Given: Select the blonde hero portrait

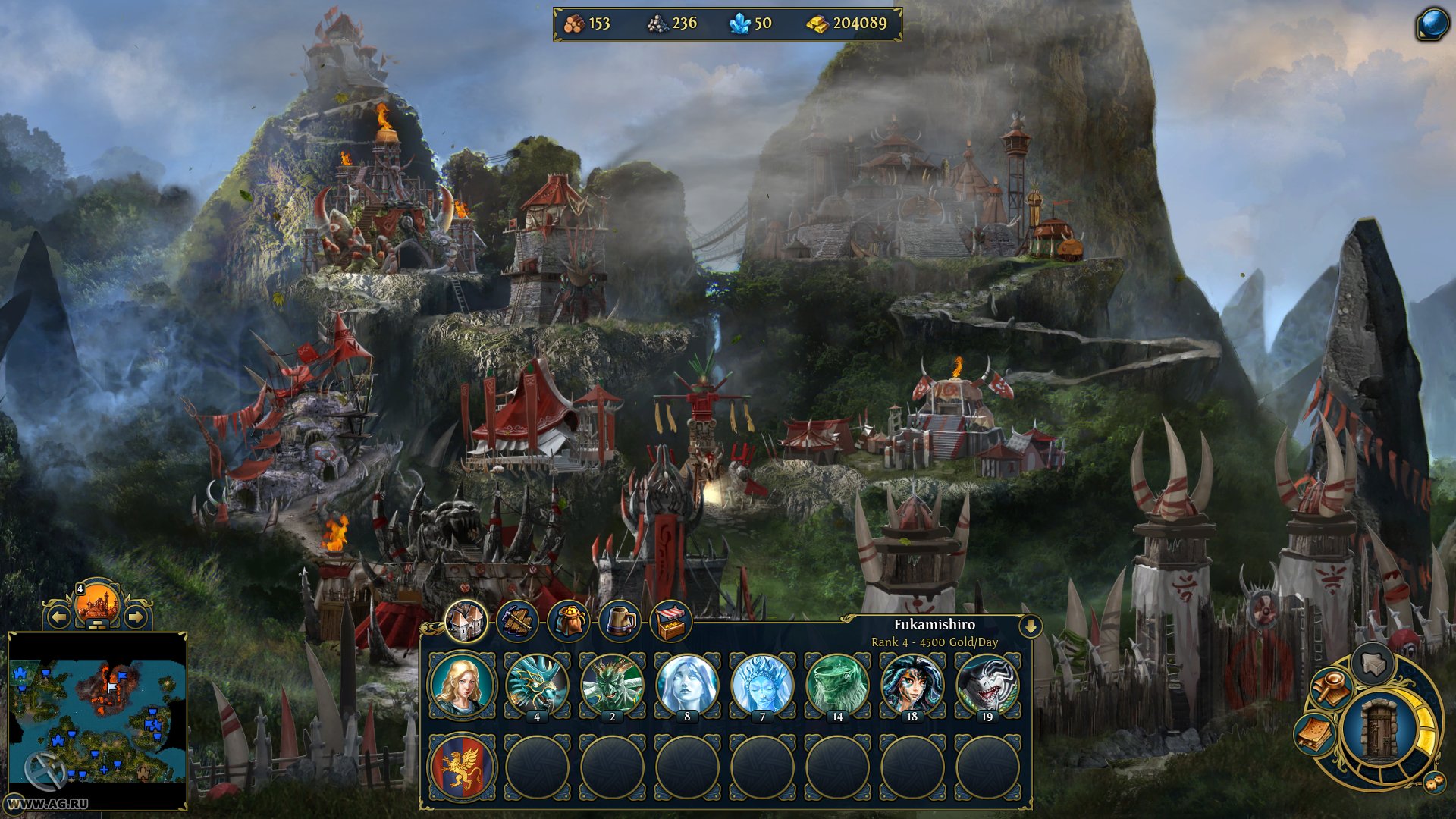Looking at the screenshot, I should click(x=462, y=686).
